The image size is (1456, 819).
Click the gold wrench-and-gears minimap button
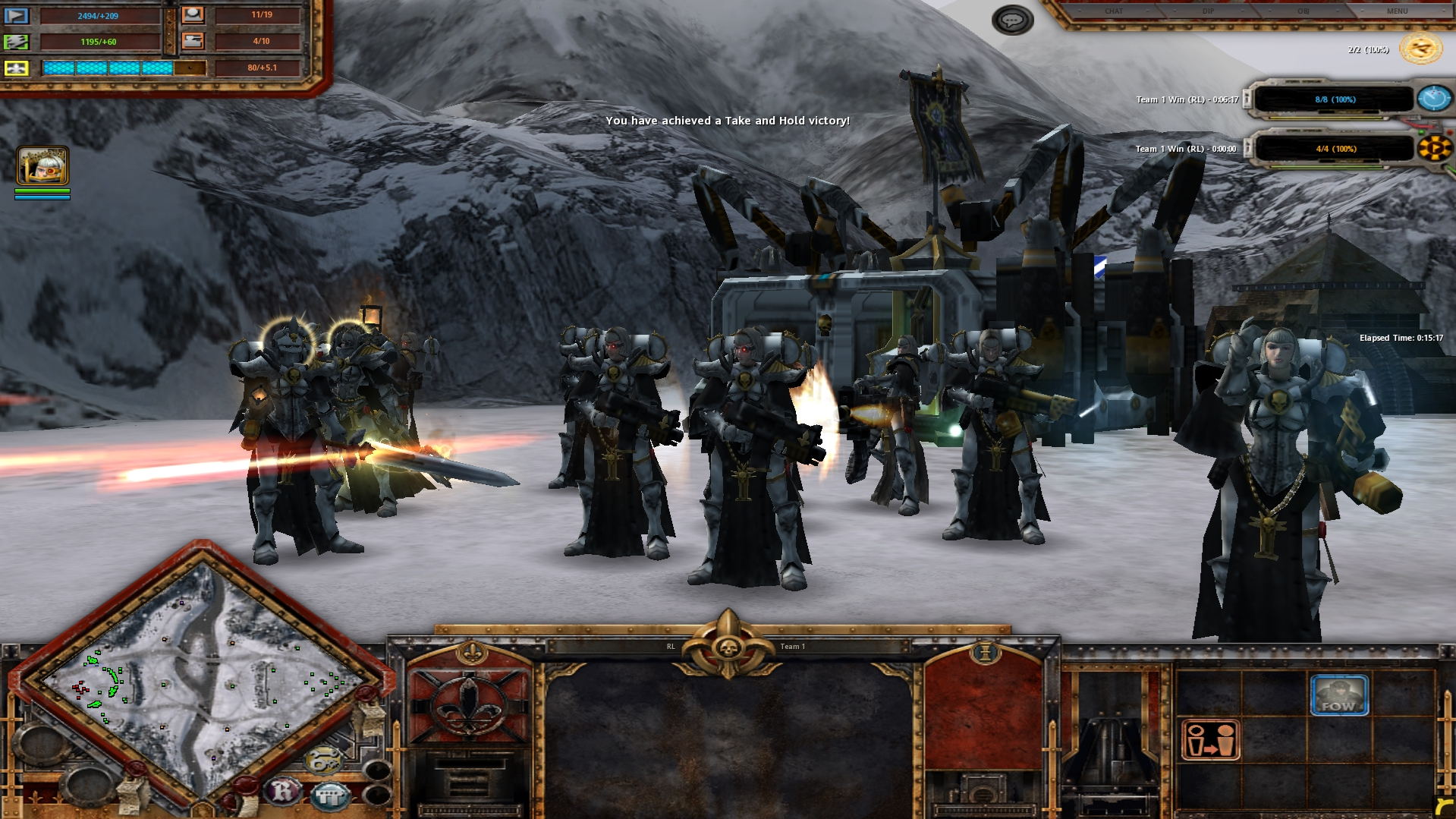coord(324,760)
